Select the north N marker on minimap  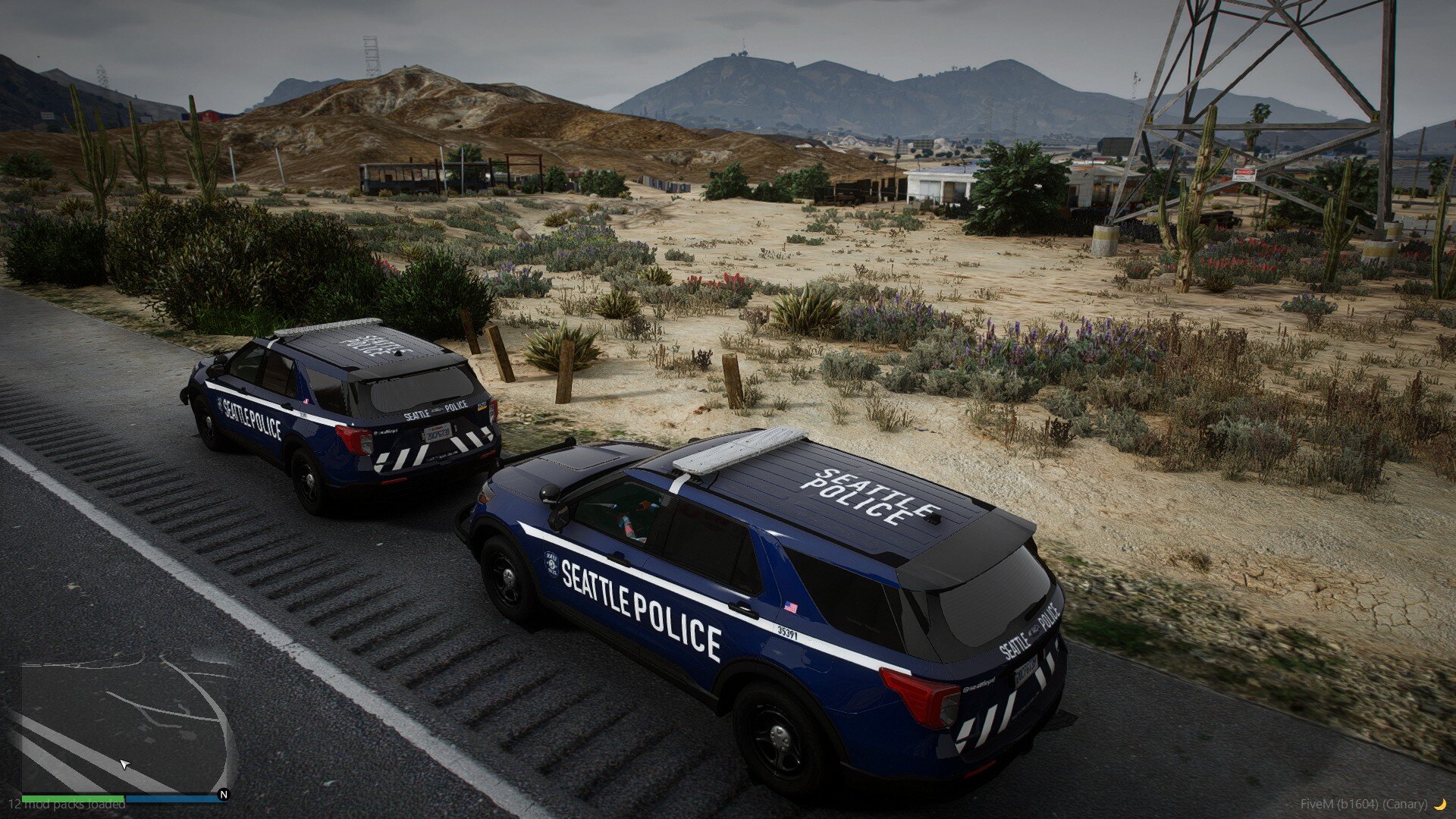point(223,795)
